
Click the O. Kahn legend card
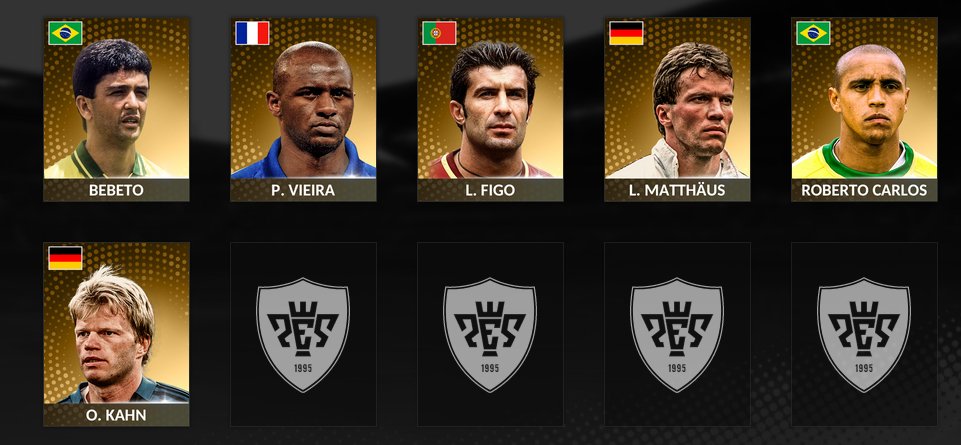point(116,334)
